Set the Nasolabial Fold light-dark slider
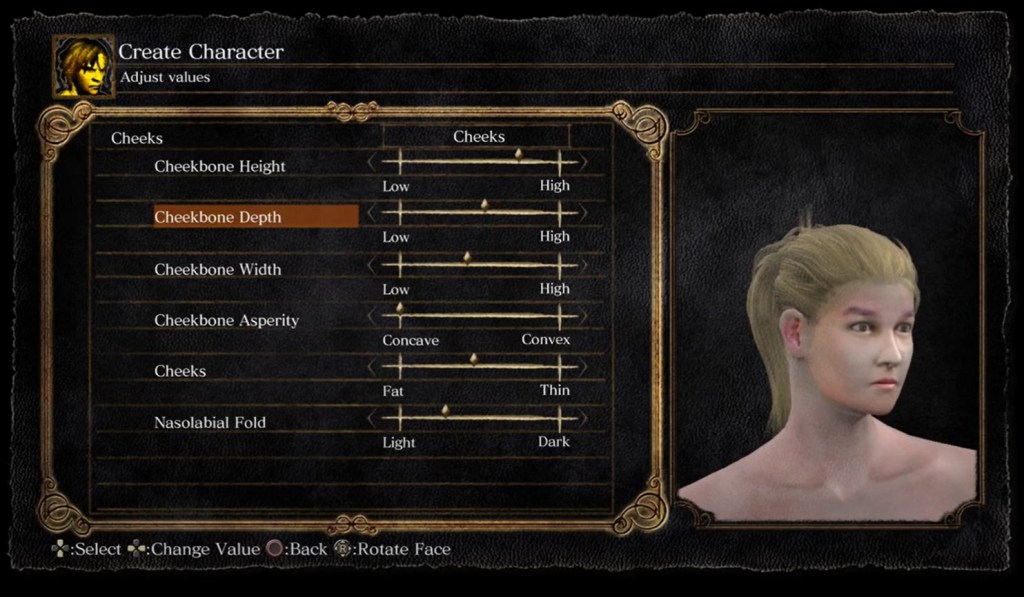The image size is (1024, 597). pyautogui.click(x=446, y=417)
